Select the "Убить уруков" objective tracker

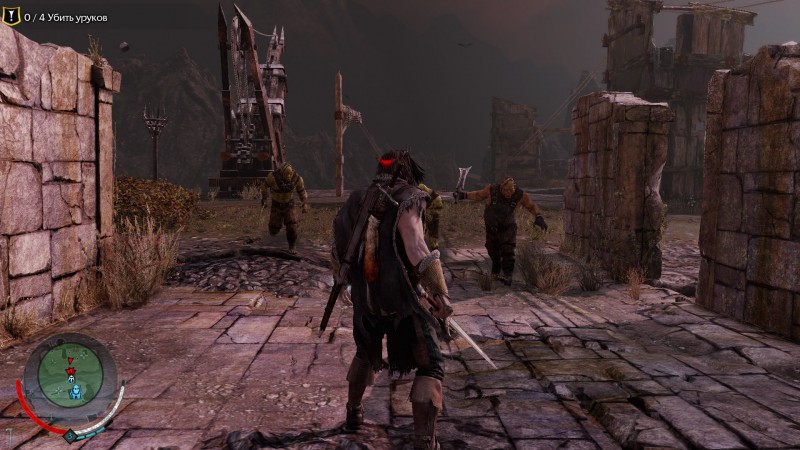pos(66,18)
